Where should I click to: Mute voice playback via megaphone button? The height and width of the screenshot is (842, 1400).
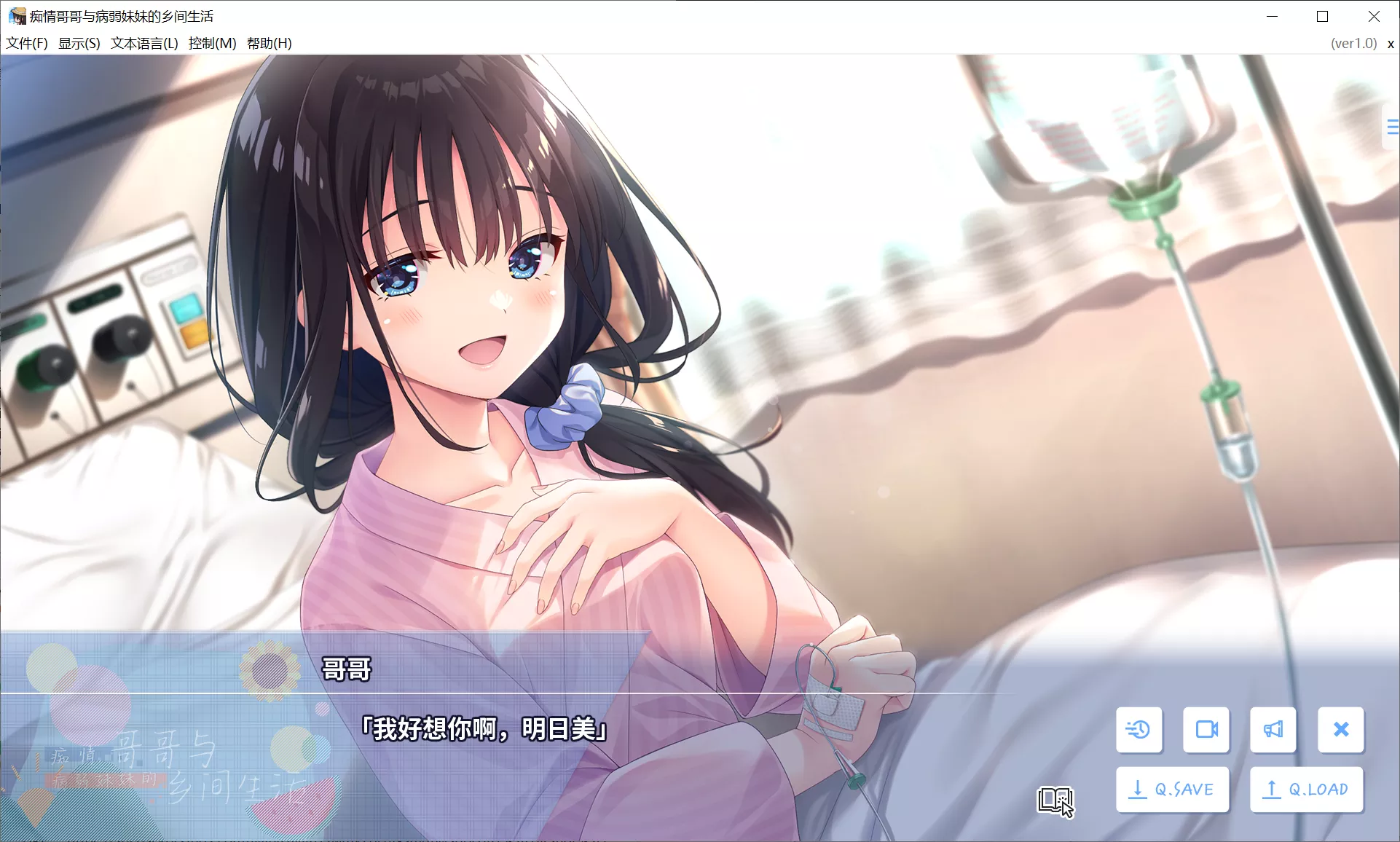pos(1273,730)
